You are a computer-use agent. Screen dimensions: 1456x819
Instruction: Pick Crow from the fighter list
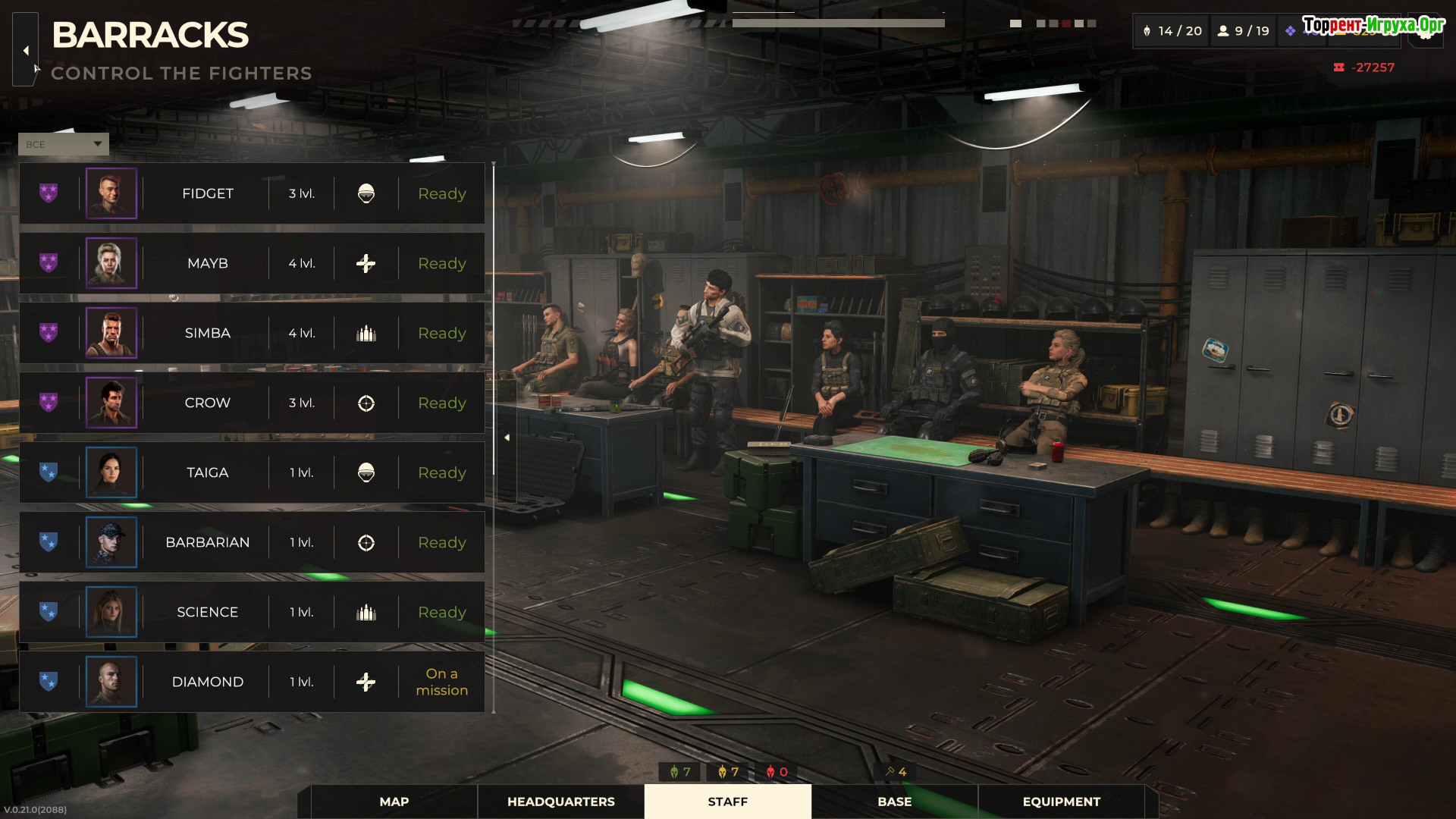point(207,403)
